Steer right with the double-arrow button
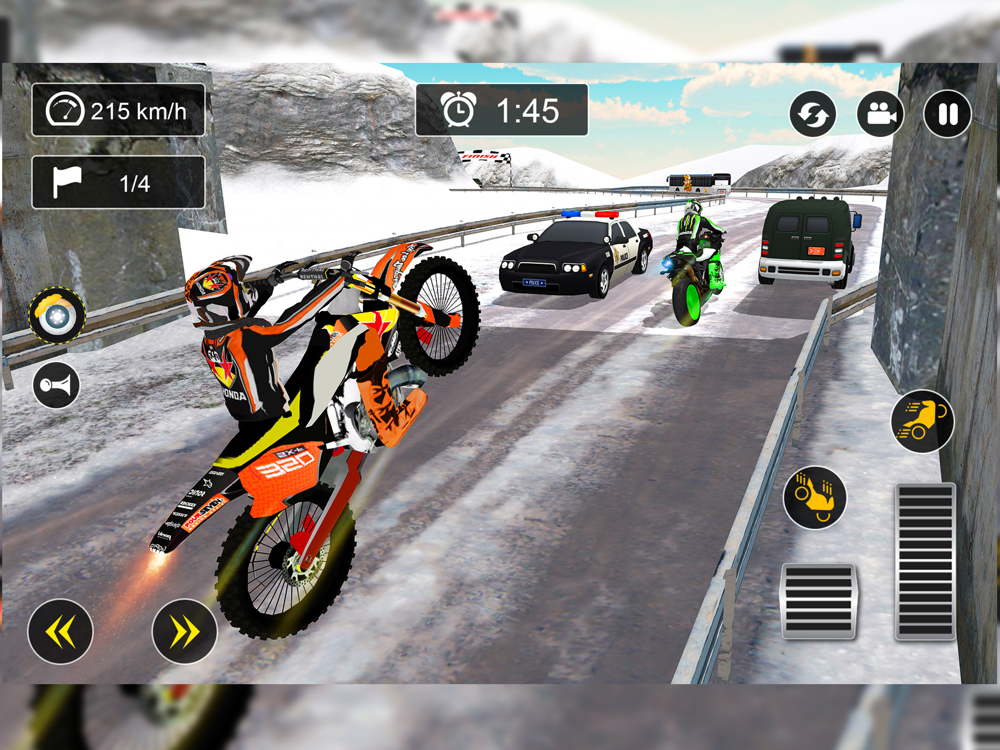The height and width of the screenshot is (750, 1000). (x=185, y=631)
